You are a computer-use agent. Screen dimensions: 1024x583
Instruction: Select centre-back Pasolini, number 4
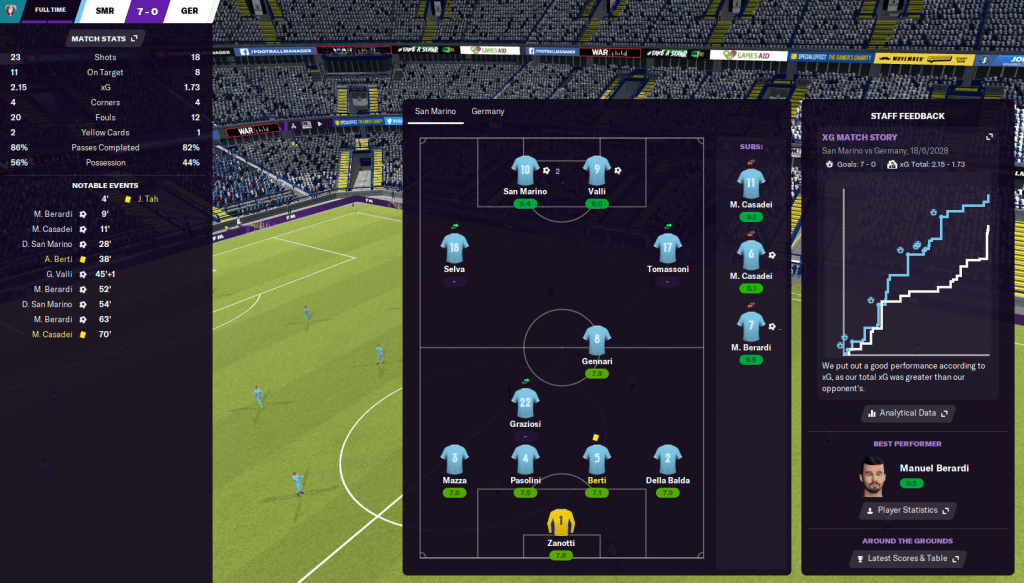tap(526, 459)
